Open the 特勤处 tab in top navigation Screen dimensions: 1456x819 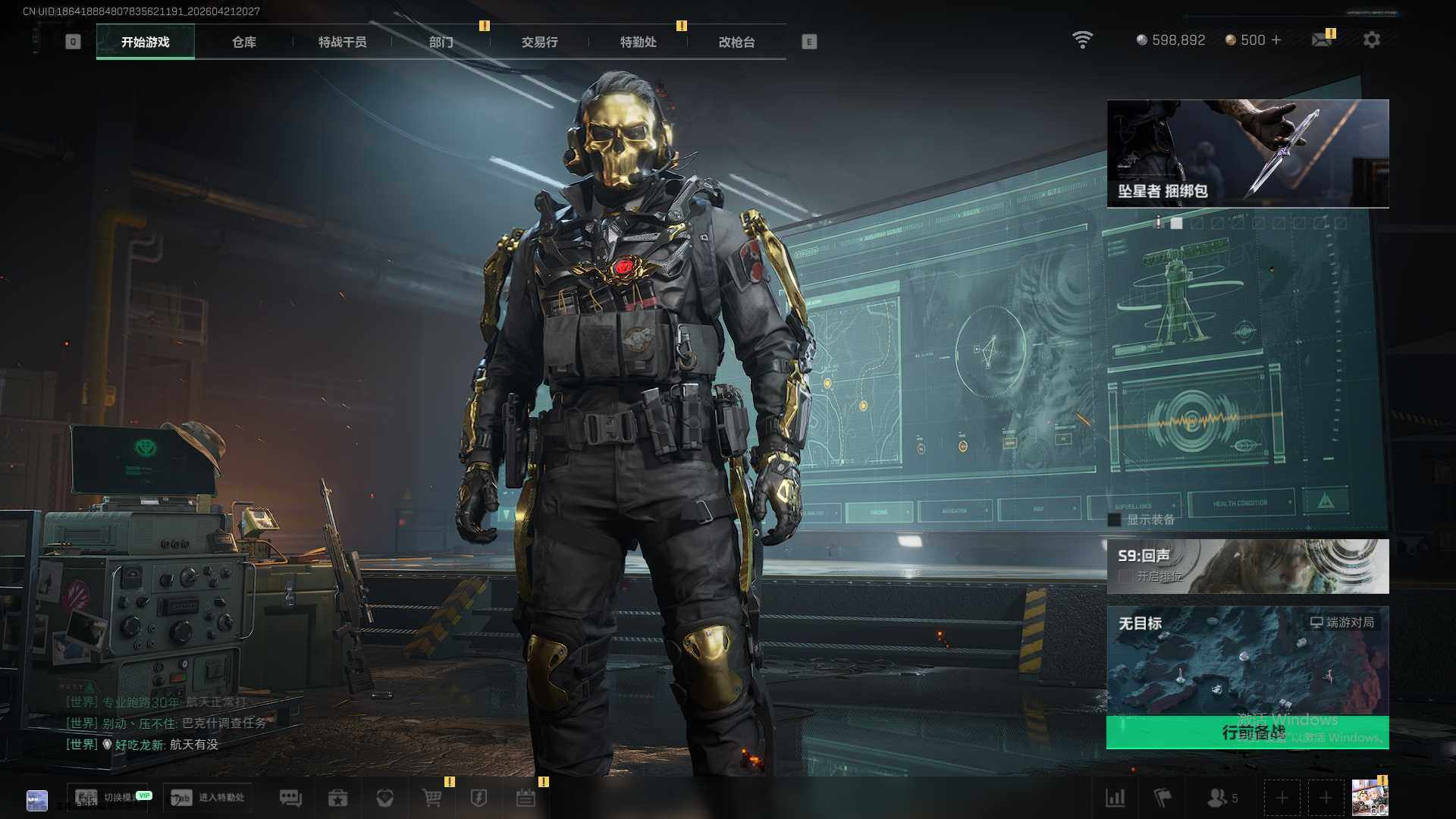click(638, 42)
